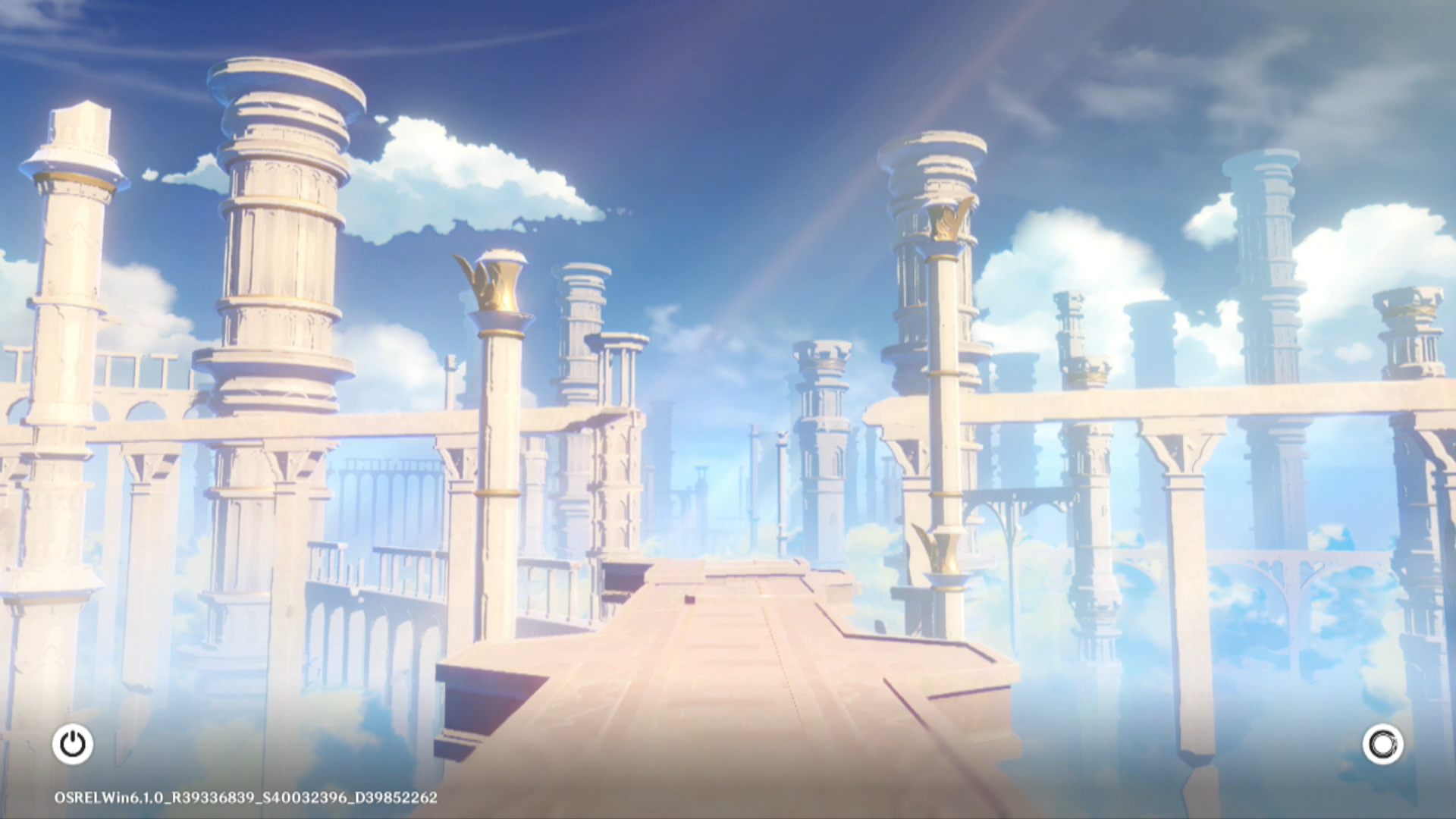Viewport: 1456px width, 819px height.
Task: Click the power icon to exit game
Action: tap(73, 744)
